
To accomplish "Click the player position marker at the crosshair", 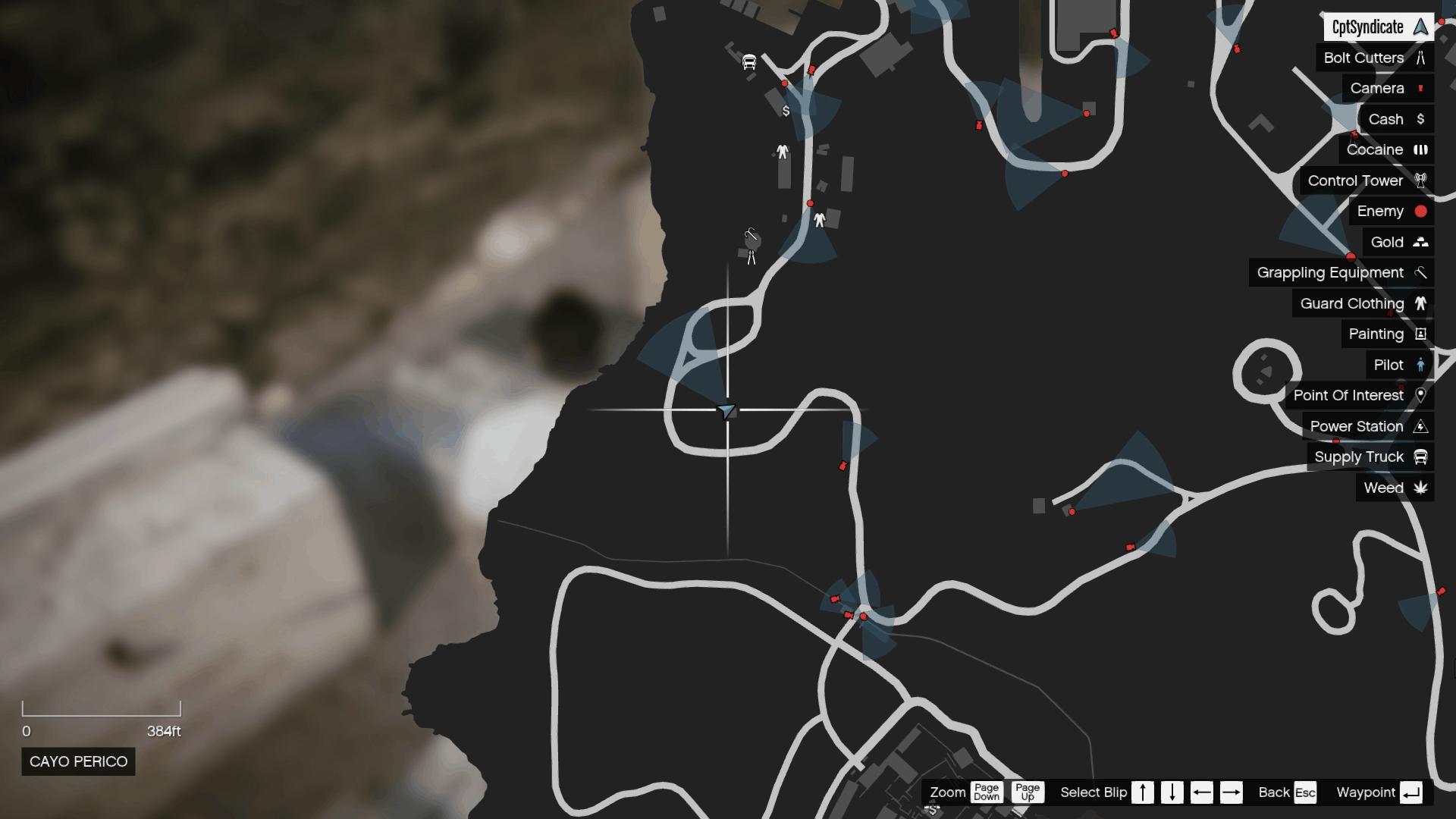I will [x=727, y=410].
